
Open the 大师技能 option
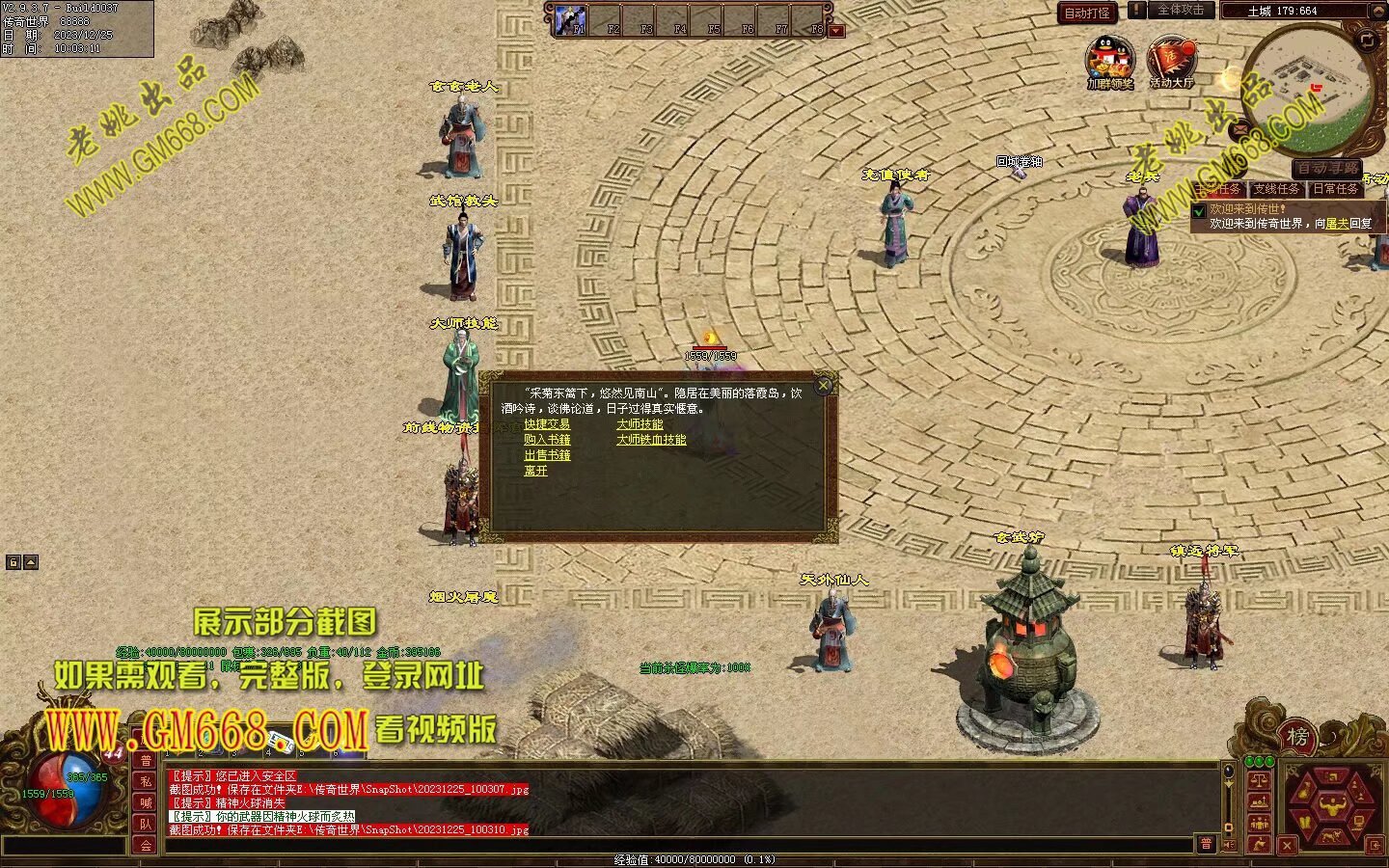640,424
